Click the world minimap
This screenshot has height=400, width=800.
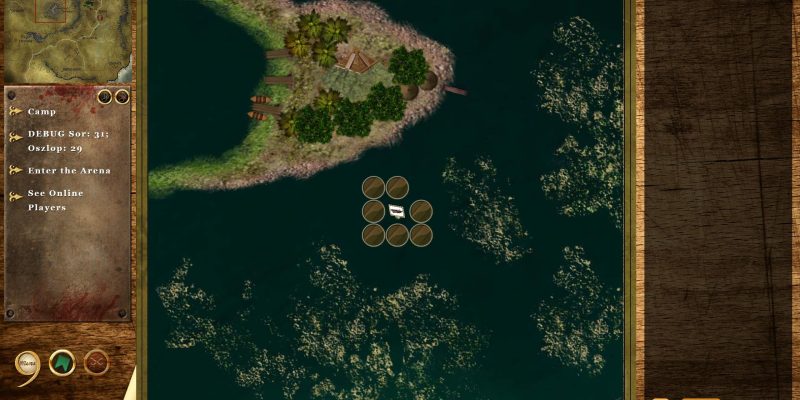tap(66, 42)
